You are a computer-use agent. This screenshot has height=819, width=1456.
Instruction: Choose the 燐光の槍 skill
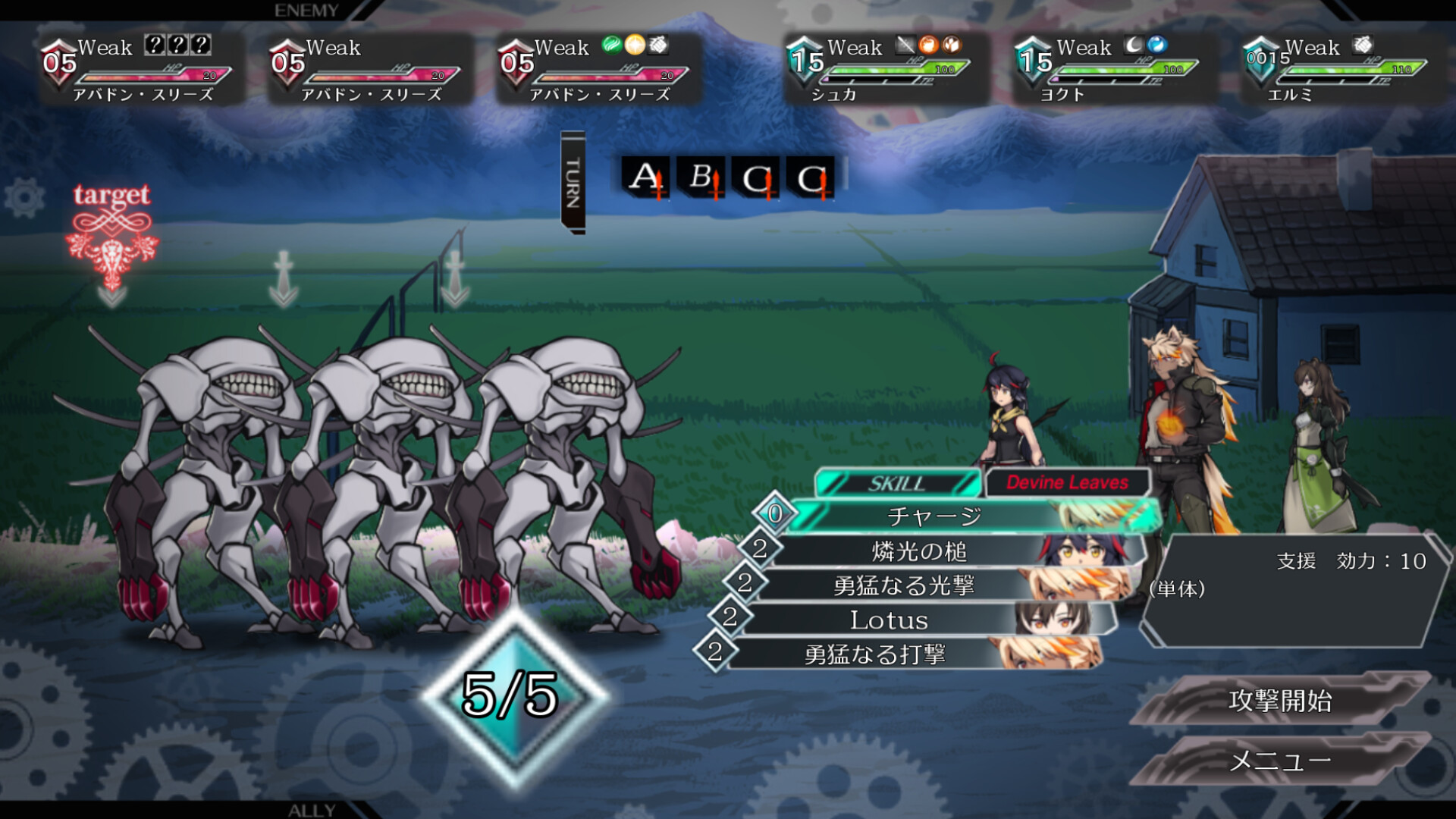point(919,551)
